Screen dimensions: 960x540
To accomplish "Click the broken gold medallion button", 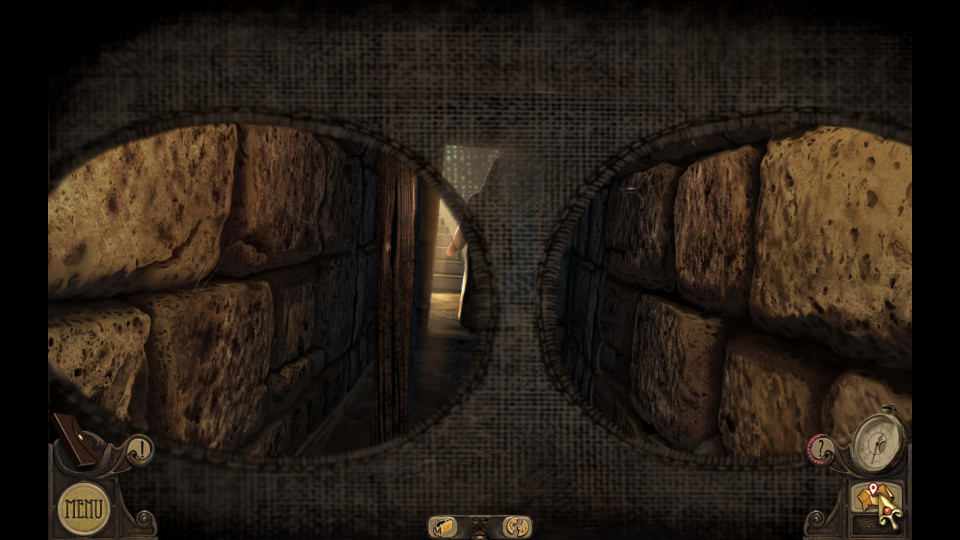I will pos(516,527).
